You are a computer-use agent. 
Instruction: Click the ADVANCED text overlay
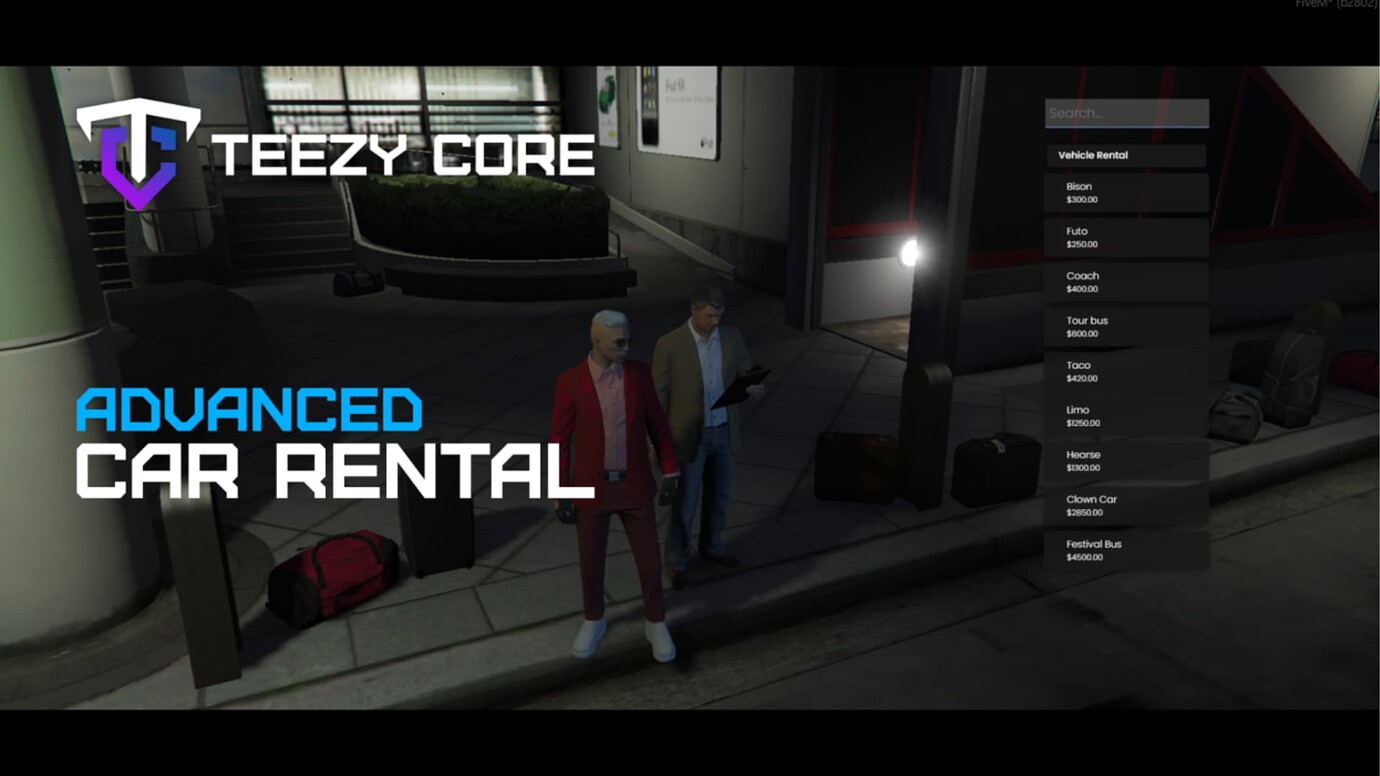[250, 408]
